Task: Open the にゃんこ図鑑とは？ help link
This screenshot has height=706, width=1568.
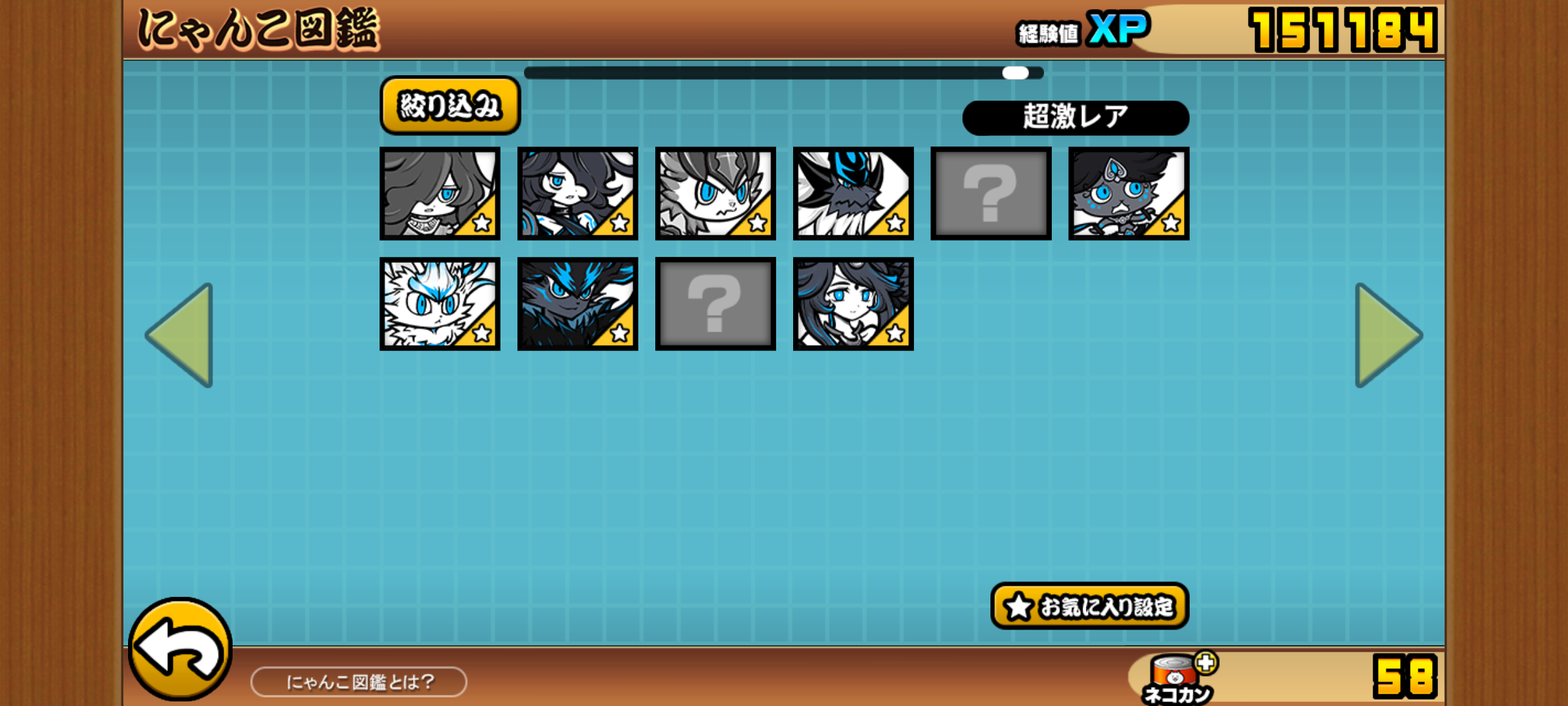Action: coord(359,682)
